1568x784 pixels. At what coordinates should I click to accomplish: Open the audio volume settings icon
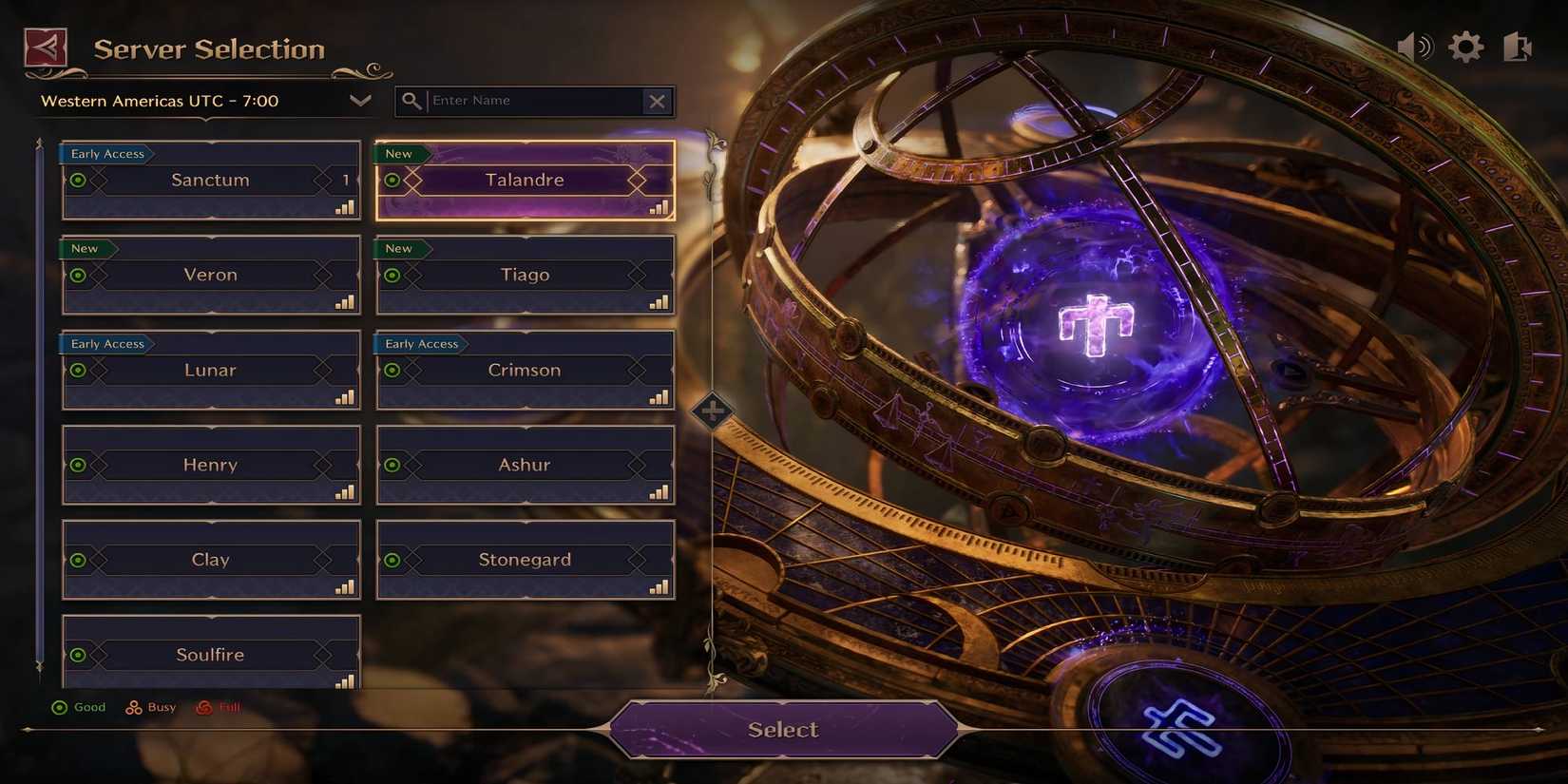1413,45
